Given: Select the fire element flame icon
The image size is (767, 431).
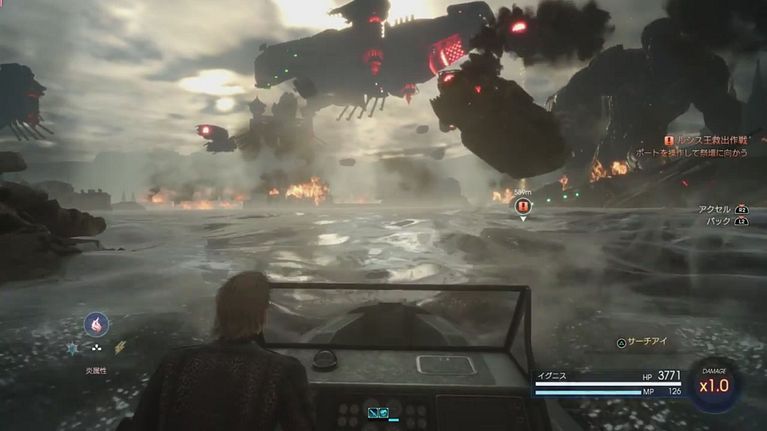Looking at the screenshot, I should 97,324.
